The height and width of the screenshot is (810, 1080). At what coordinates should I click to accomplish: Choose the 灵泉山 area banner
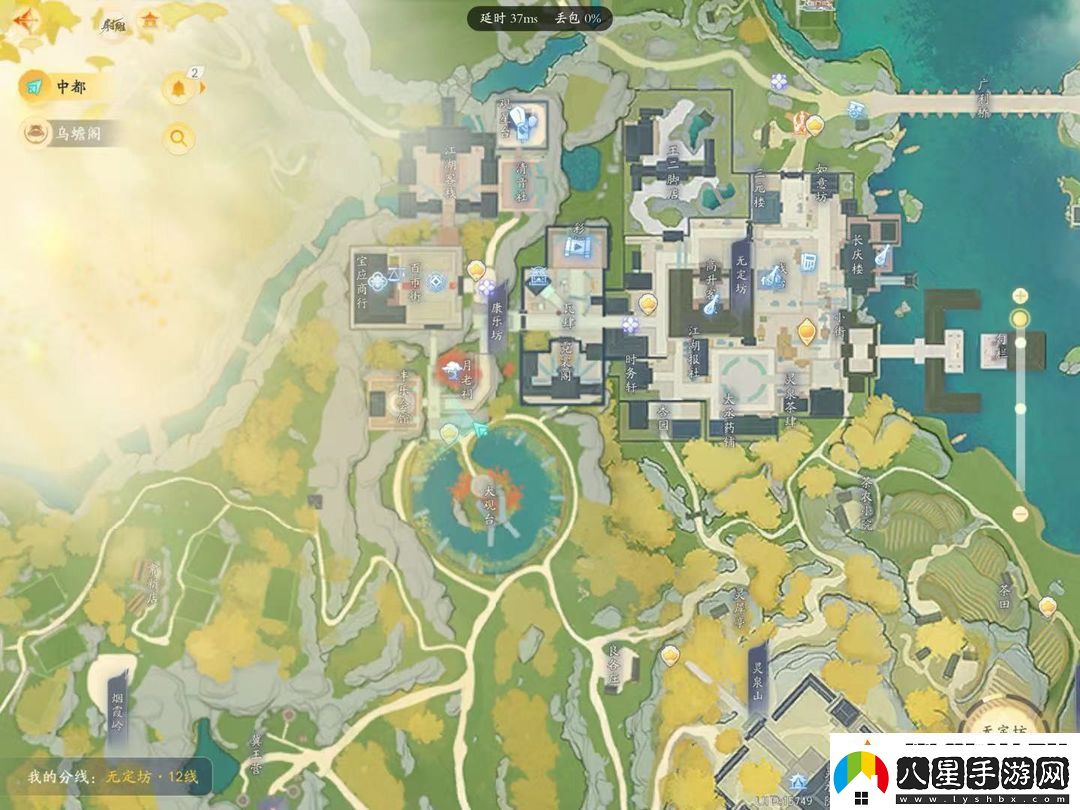pyautogui.click(x=759, y=675)
